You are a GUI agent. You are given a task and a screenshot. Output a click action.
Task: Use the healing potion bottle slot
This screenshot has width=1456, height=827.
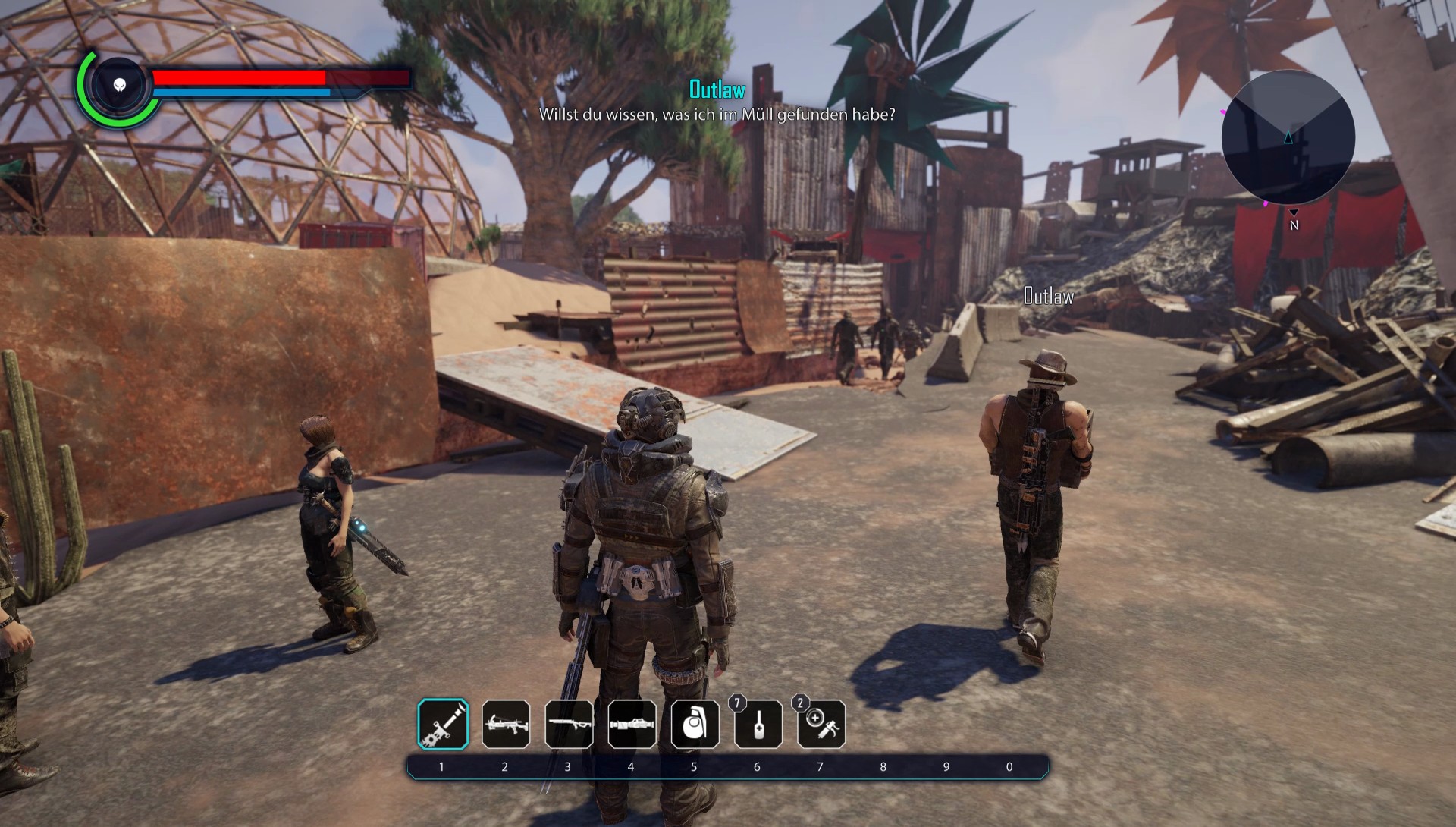coord(758,724)
